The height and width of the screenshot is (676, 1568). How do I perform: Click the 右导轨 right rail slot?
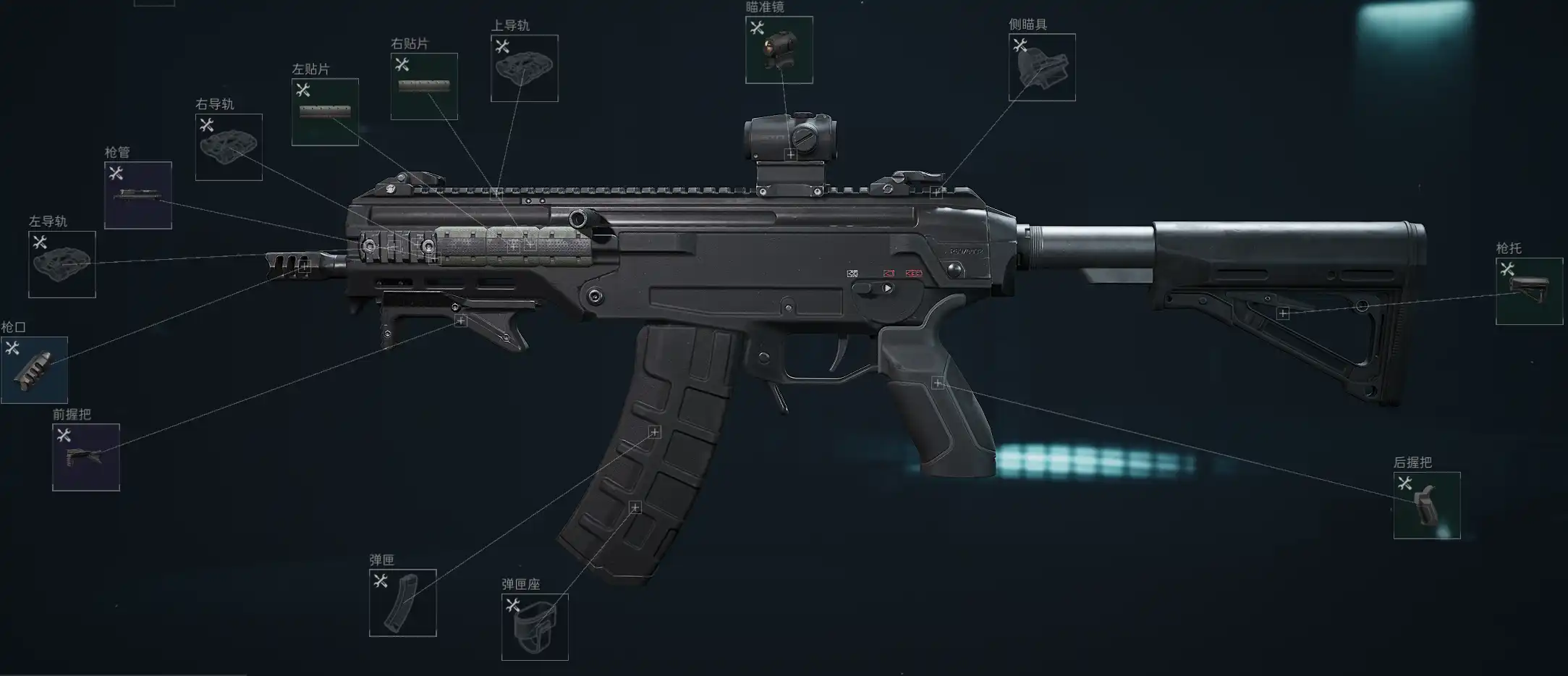229,147
